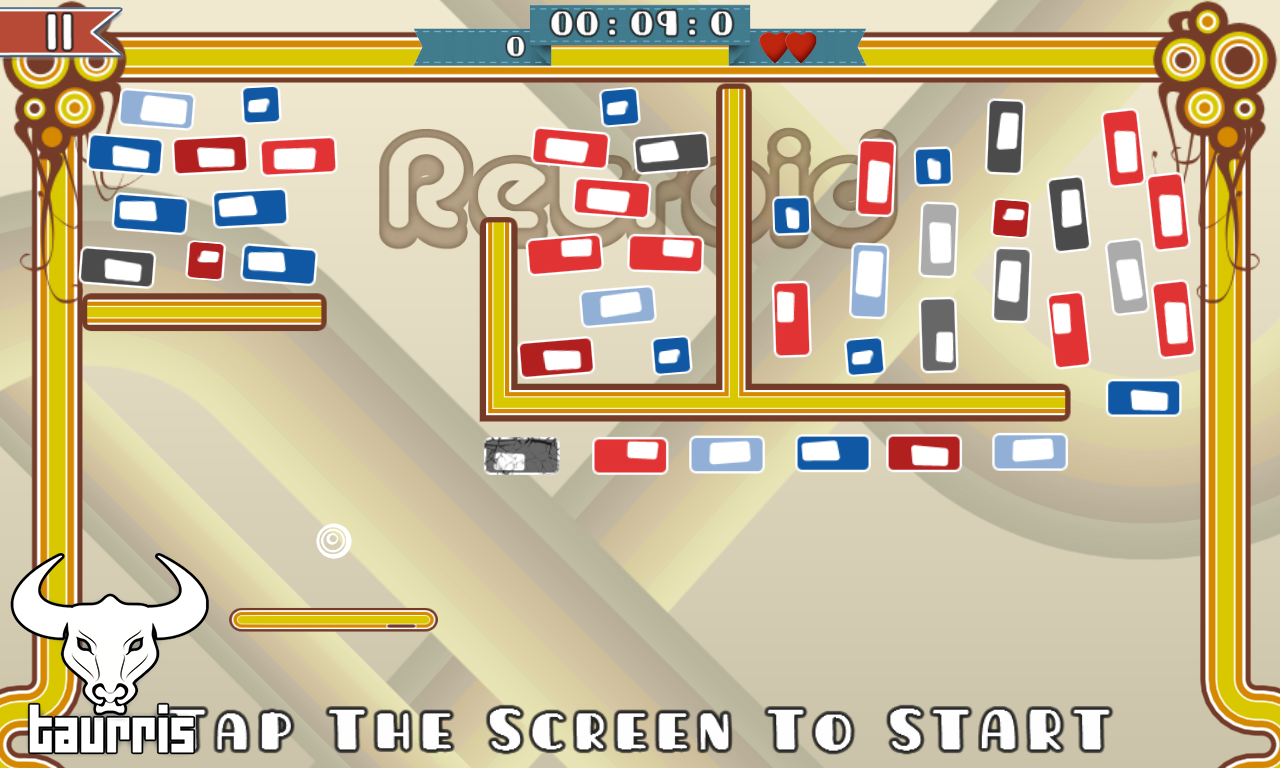Viewport: 1280px width, 768px height.
Task: Select the gray cracked metal brick
Action: 520,457
